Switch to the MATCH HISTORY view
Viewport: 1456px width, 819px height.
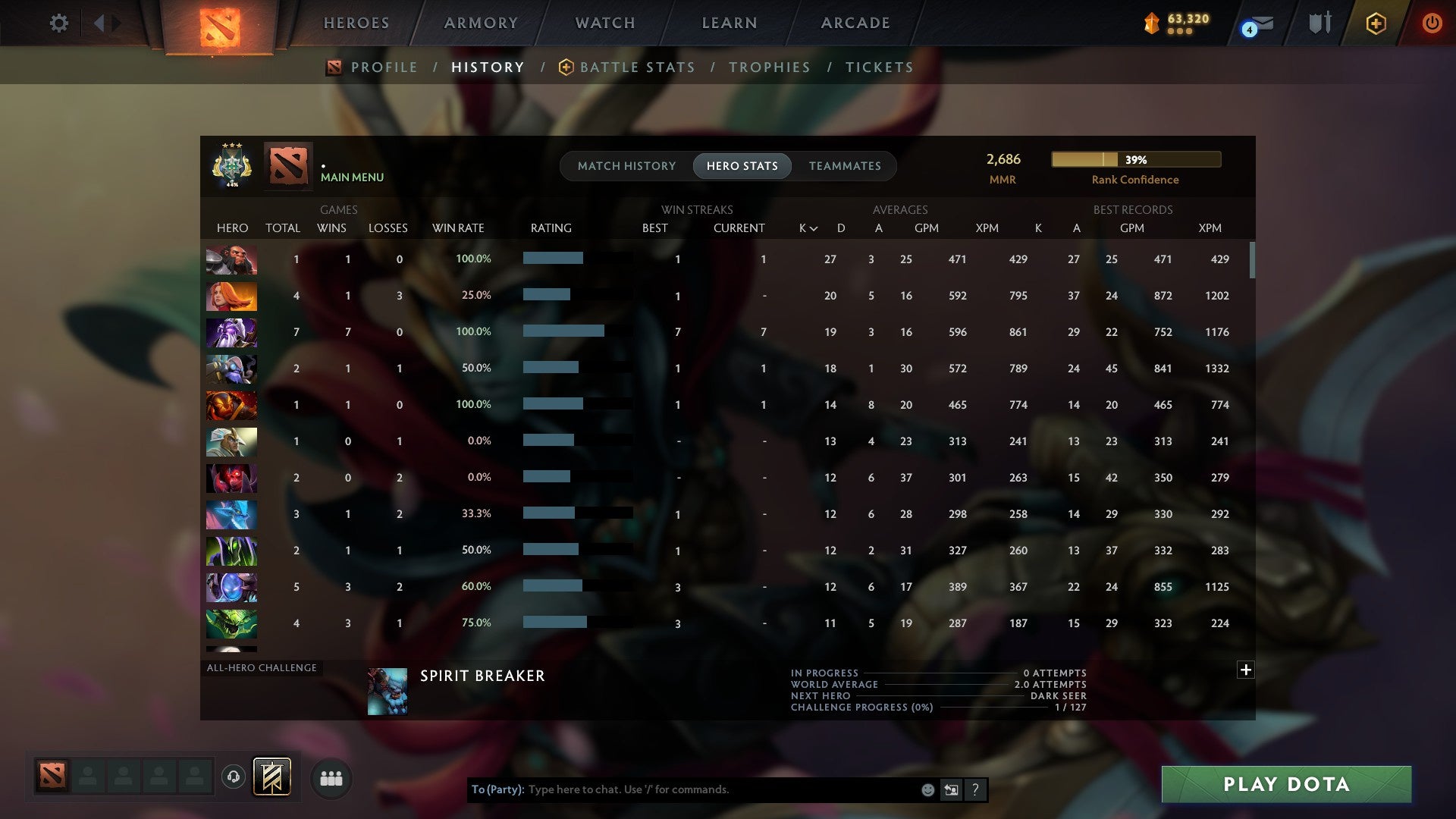coord(626,165)
